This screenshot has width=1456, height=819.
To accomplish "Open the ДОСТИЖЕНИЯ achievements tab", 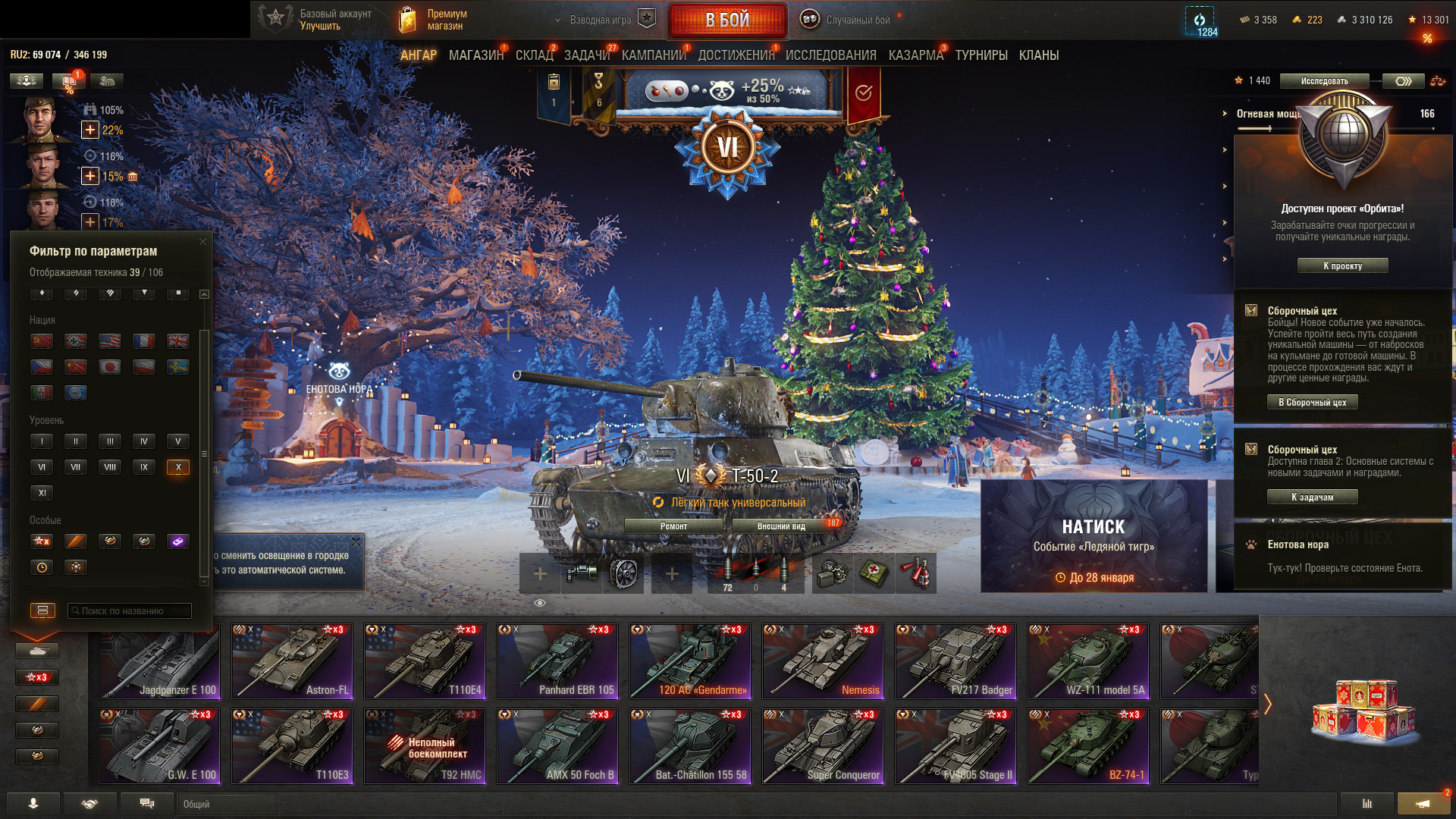I will (736, 55).
